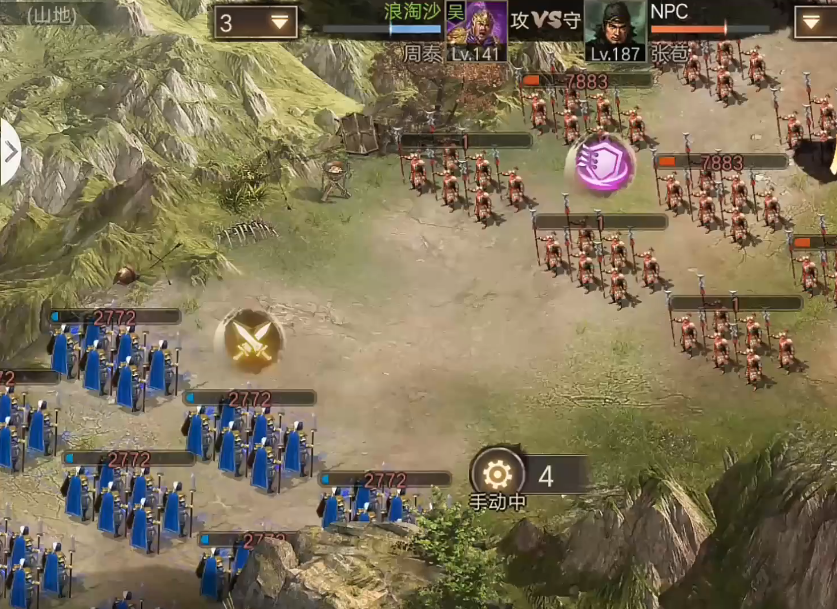
Task: Open the dropdown at the top-right corner
Action: 815,22
